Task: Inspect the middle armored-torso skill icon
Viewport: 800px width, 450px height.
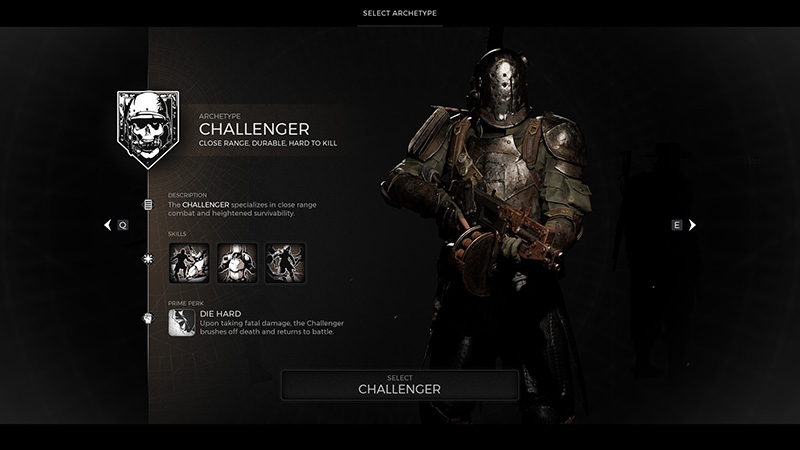Action: (x=237, y=262)
